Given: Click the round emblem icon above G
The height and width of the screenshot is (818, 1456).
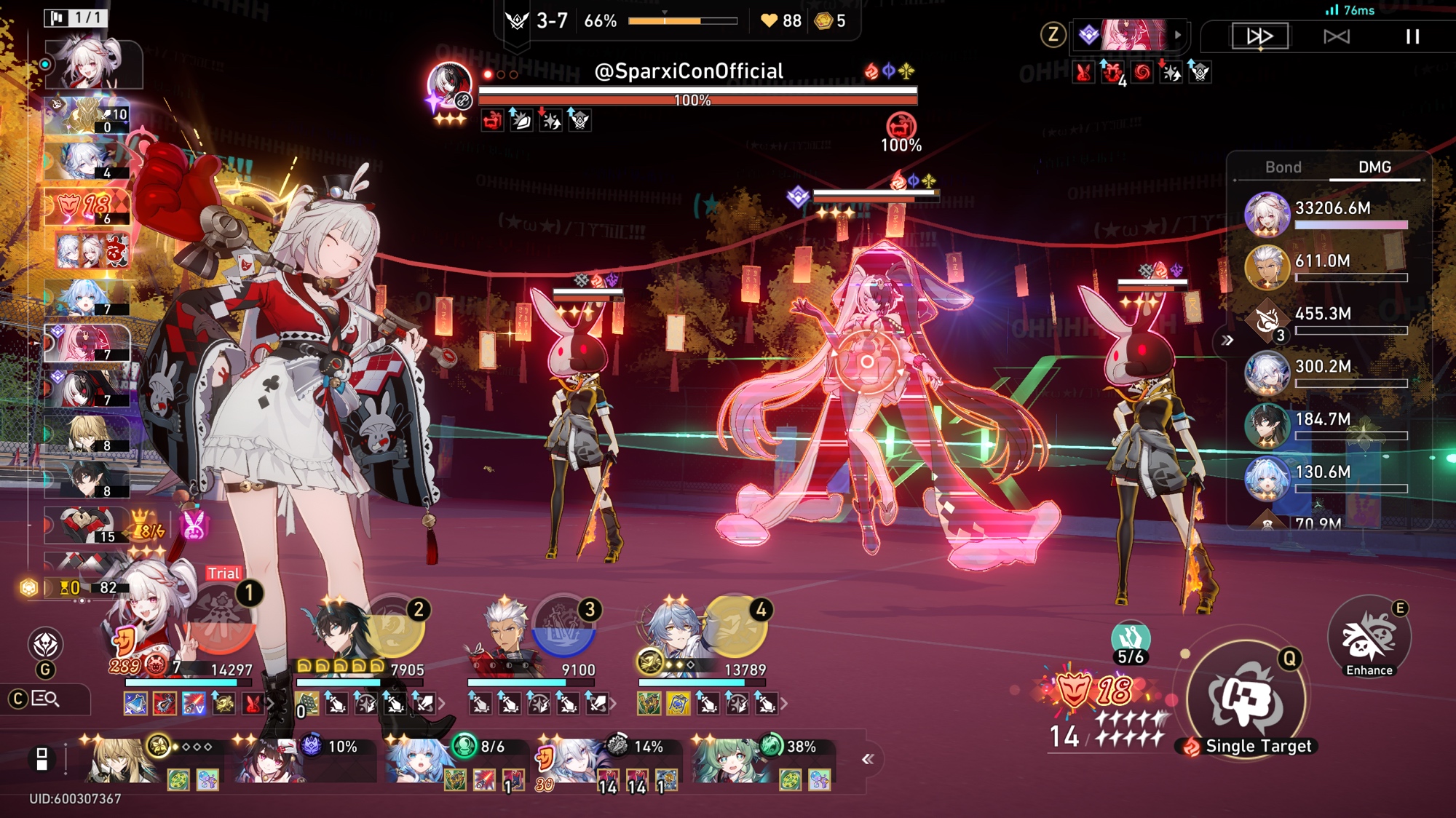Looking at the screenshot, I should [x=45, y=645].
